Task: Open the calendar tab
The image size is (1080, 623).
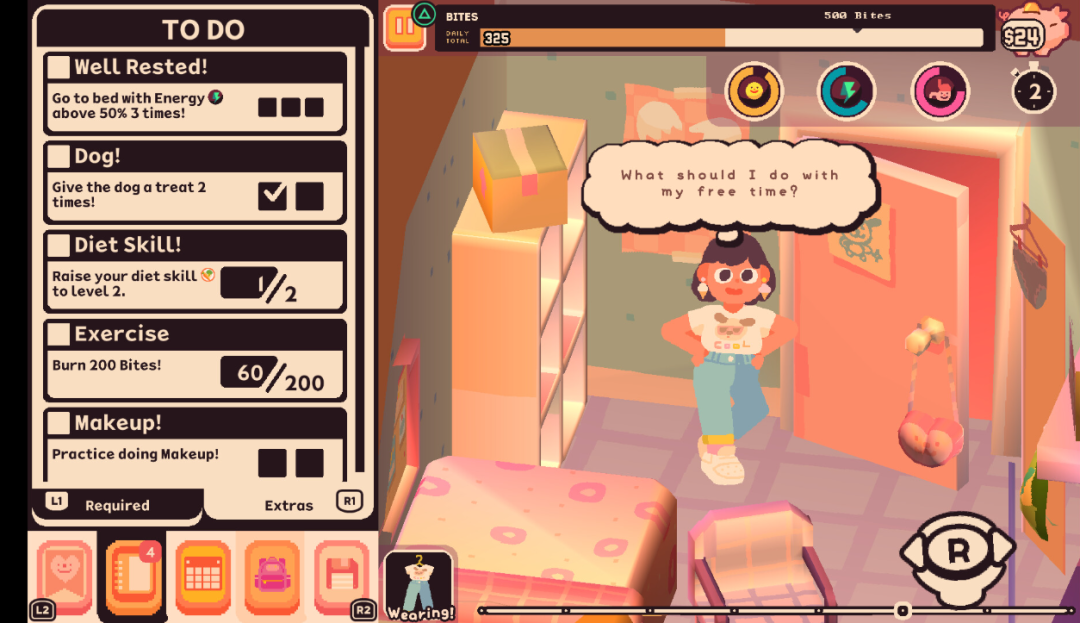Action: tap(203, 576)
